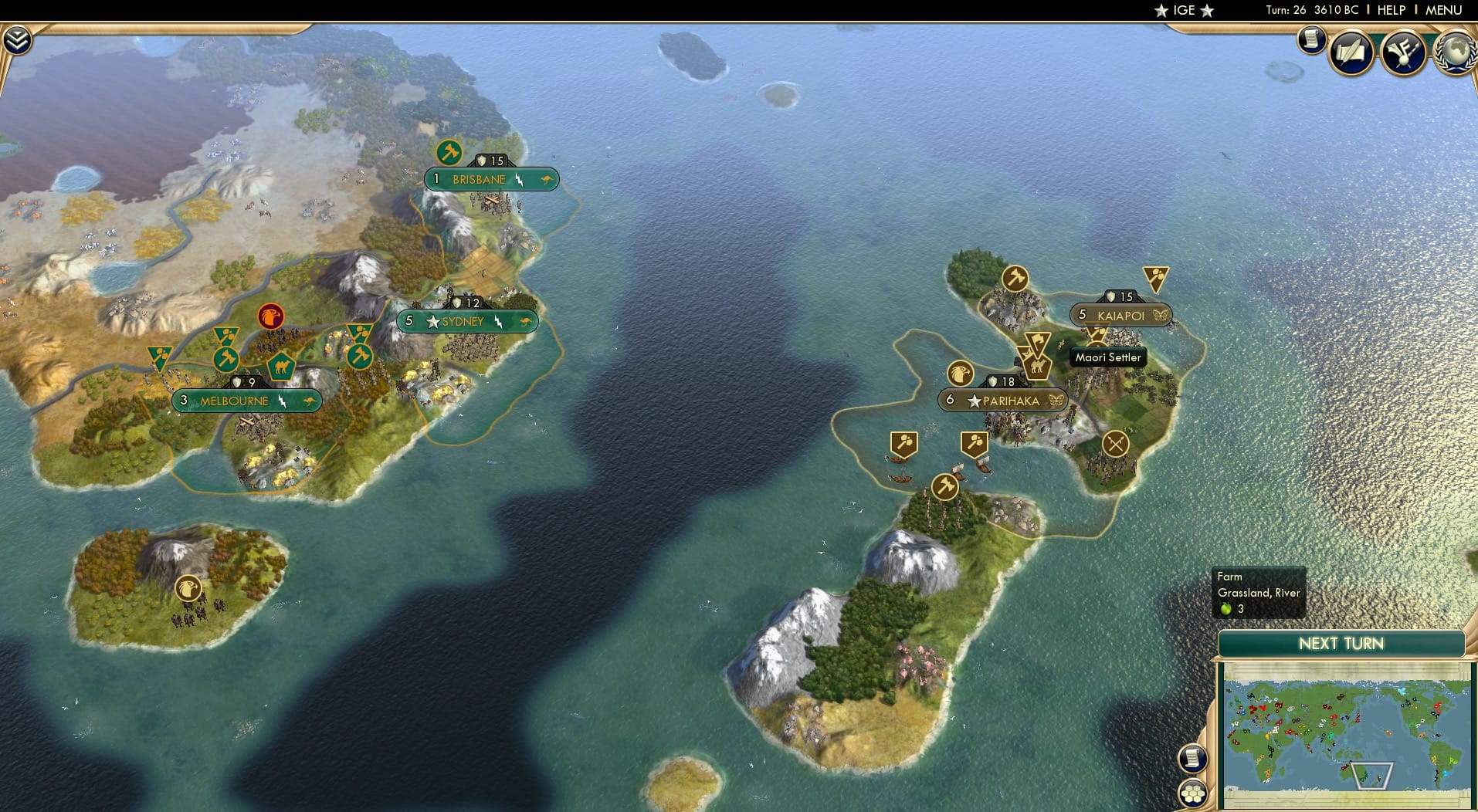Viewport: 1478px width, 812px height.
Task: Open the Social Policies screen
Action: [x=1350, y=52]
